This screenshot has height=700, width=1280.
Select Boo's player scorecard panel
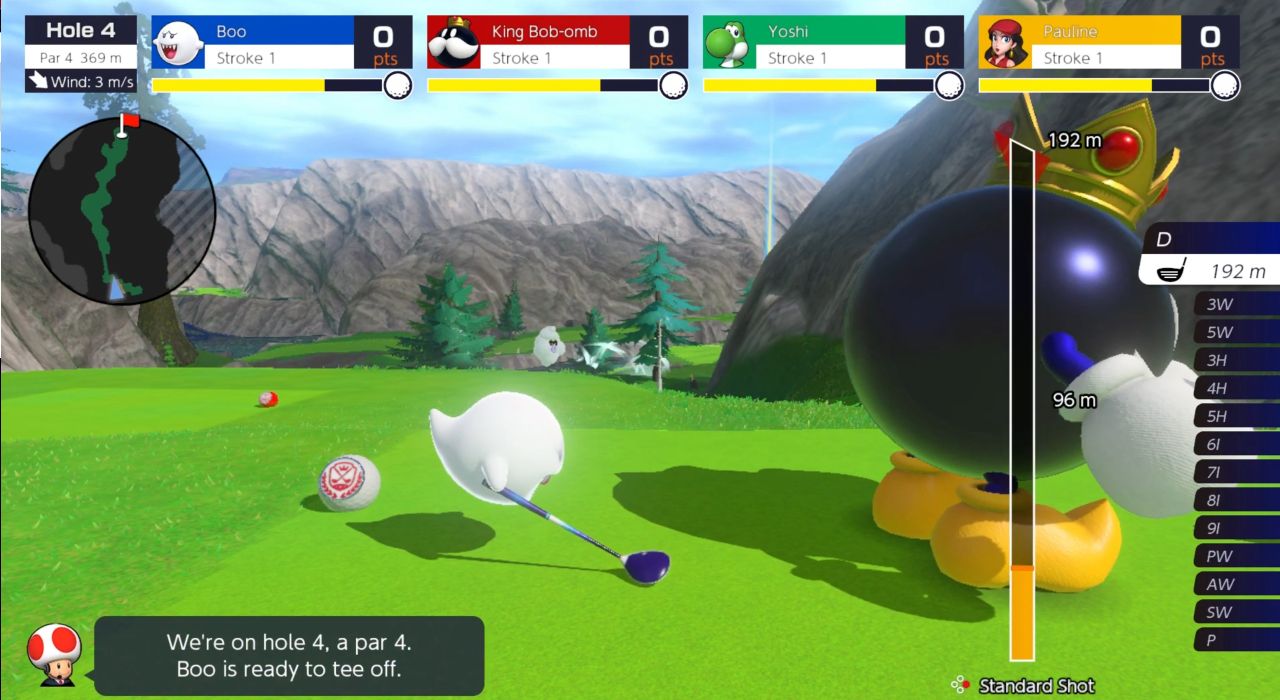282,43
